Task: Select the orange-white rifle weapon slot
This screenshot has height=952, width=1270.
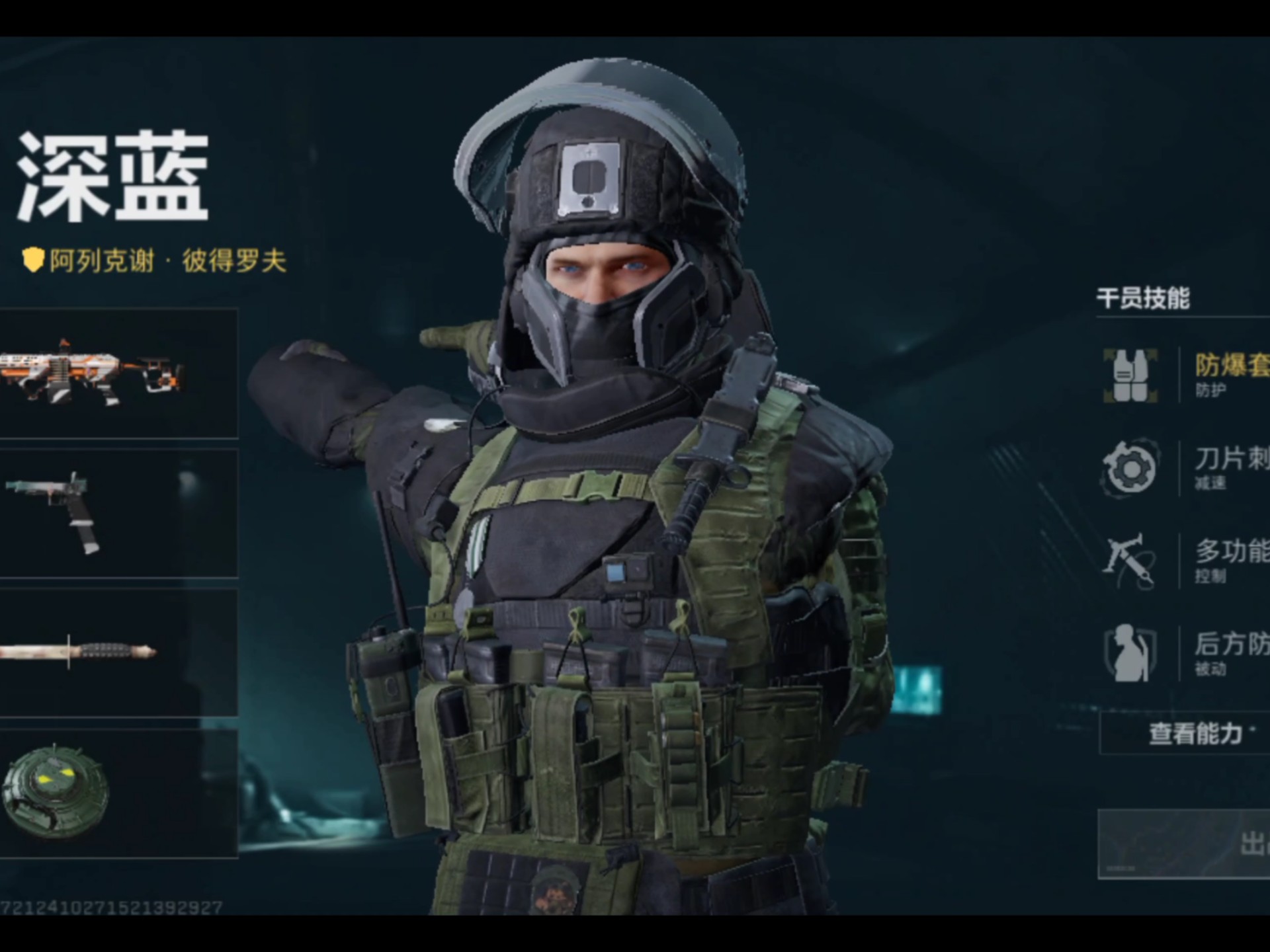Action: (118, 373)
